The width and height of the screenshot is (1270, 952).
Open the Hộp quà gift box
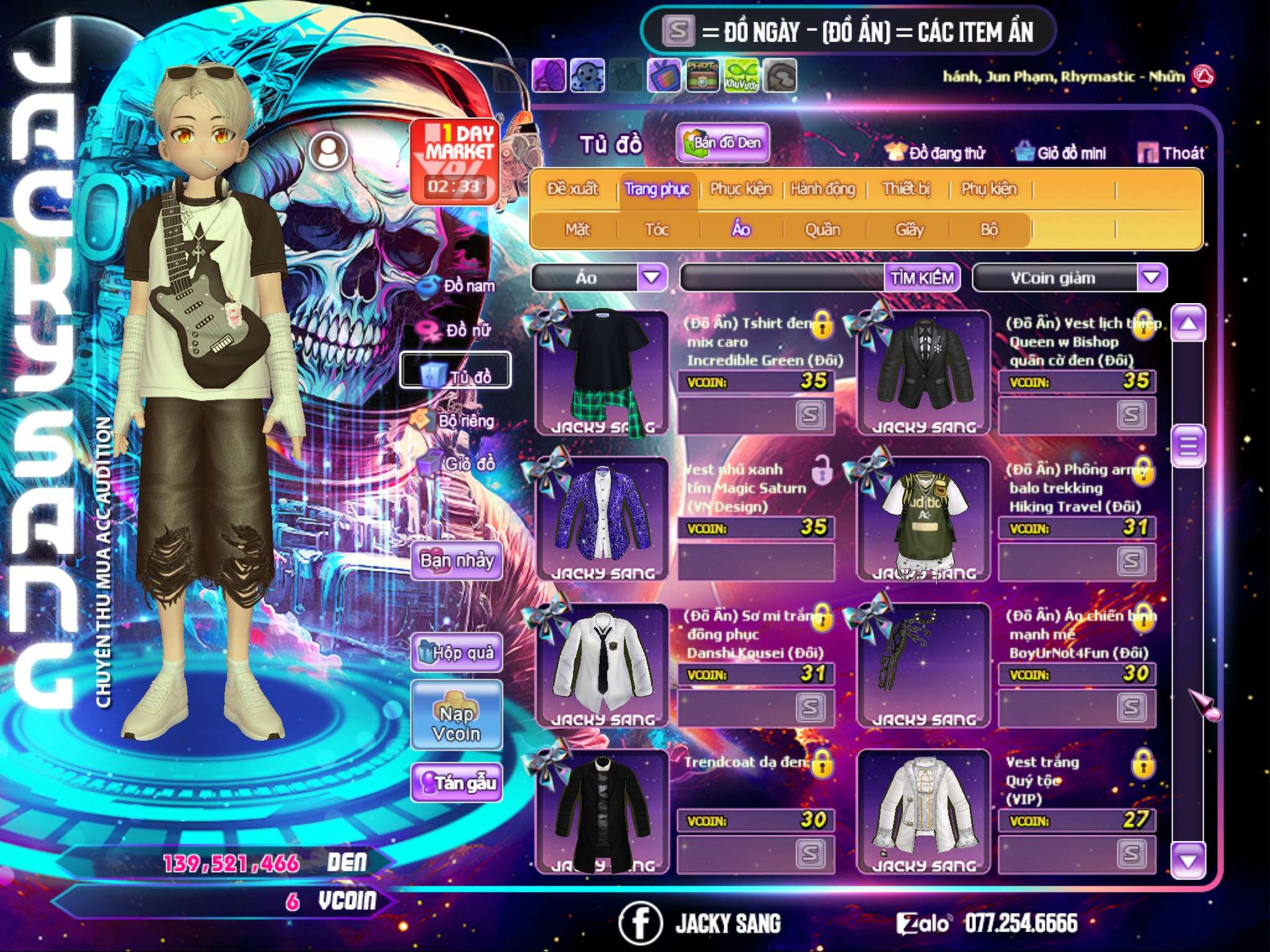pyautogui.click(x=456, y=652)
